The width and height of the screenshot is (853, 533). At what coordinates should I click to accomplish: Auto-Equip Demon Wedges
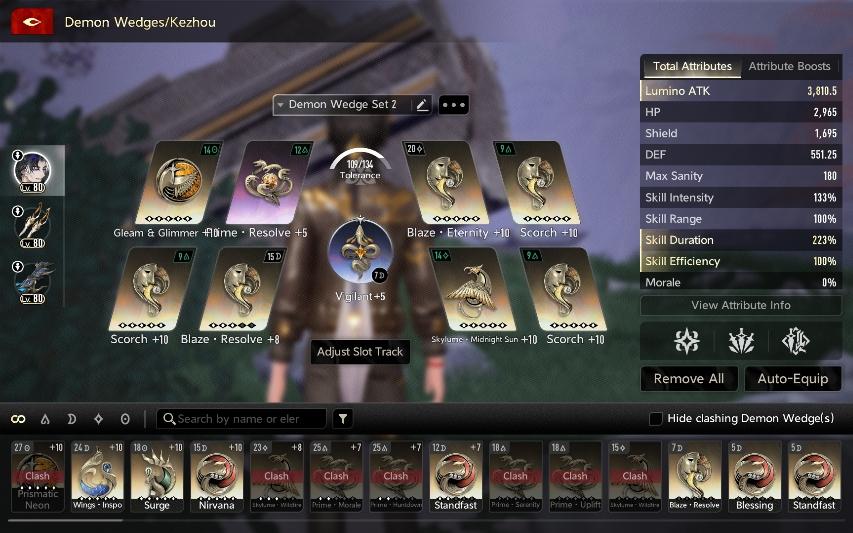[x=793, y=379]
